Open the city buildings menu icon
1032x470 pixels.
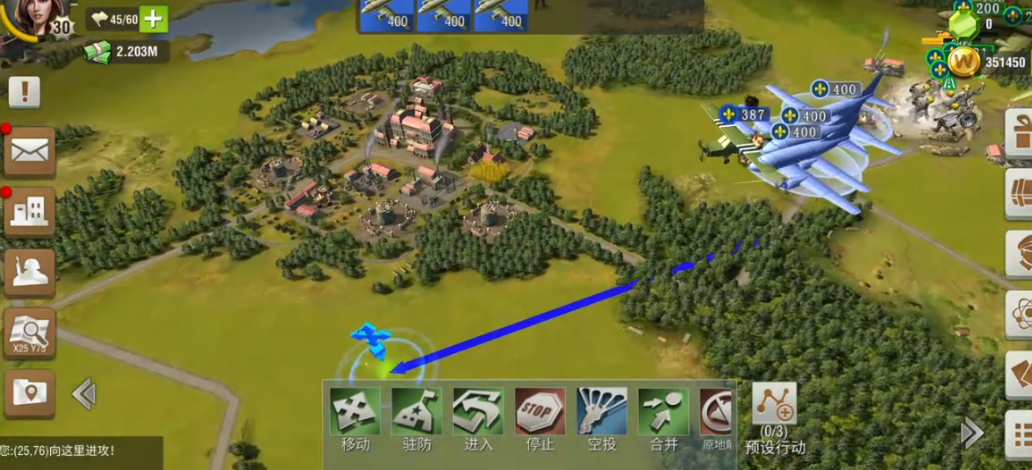pos(29,210)
